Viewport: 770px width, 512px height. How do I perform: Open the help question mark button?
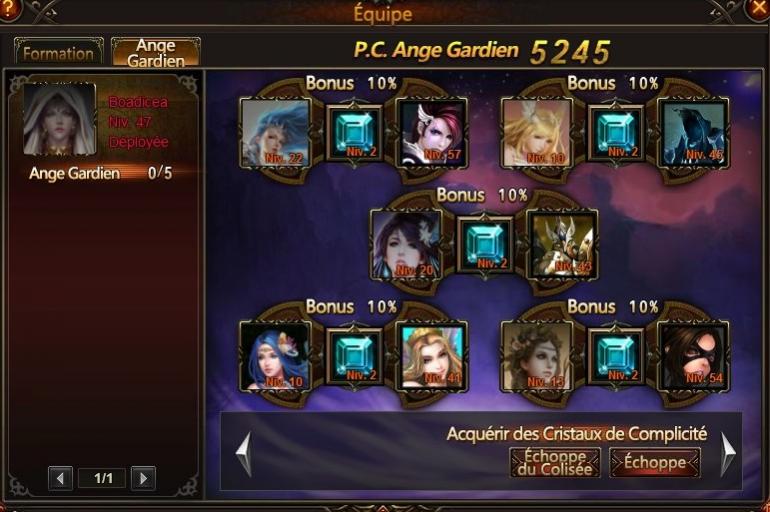[9, 8]
